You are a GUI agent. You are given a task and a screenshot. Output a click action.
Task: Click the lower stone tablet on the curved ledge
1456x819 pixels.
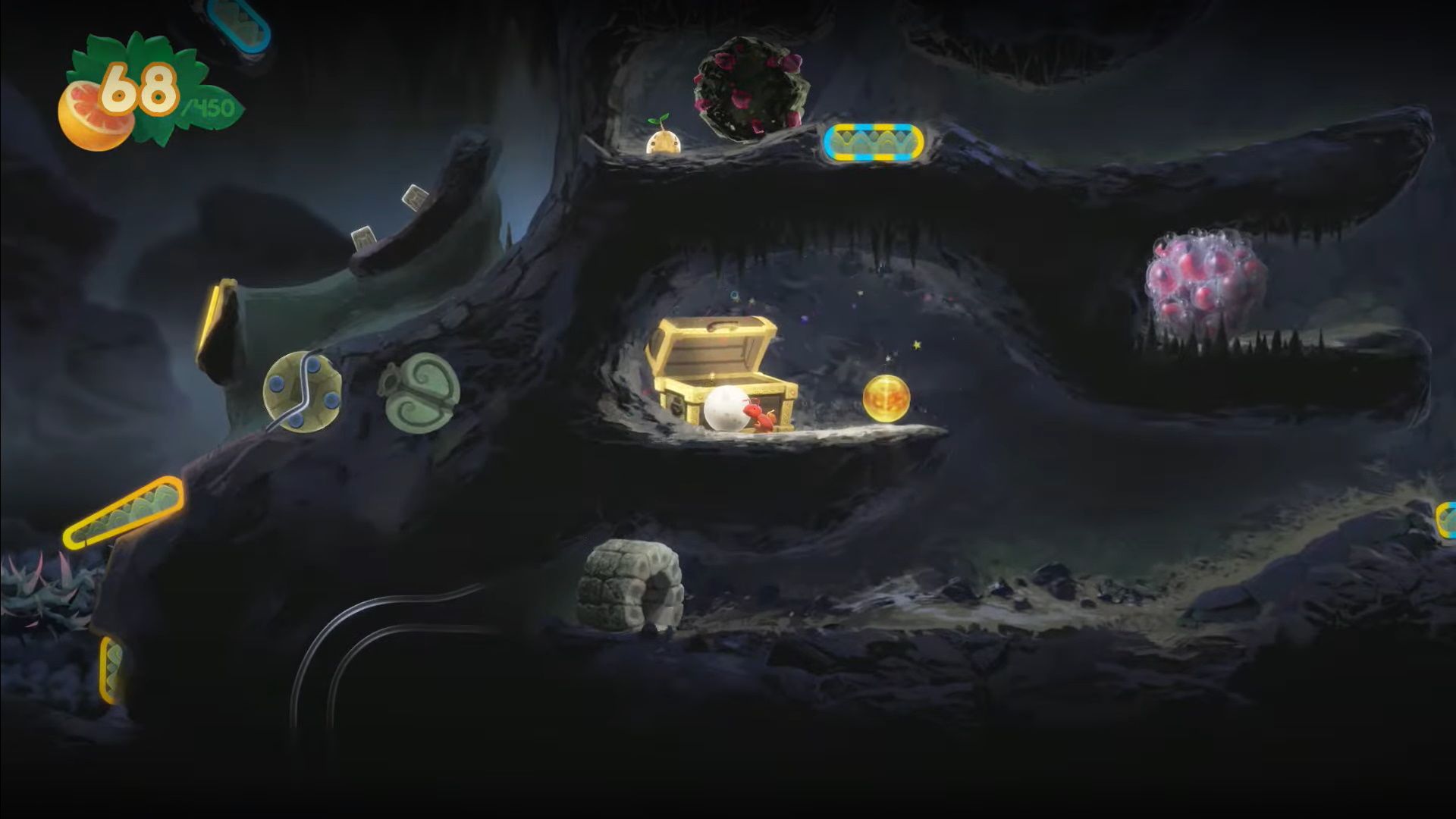(364, 239)
